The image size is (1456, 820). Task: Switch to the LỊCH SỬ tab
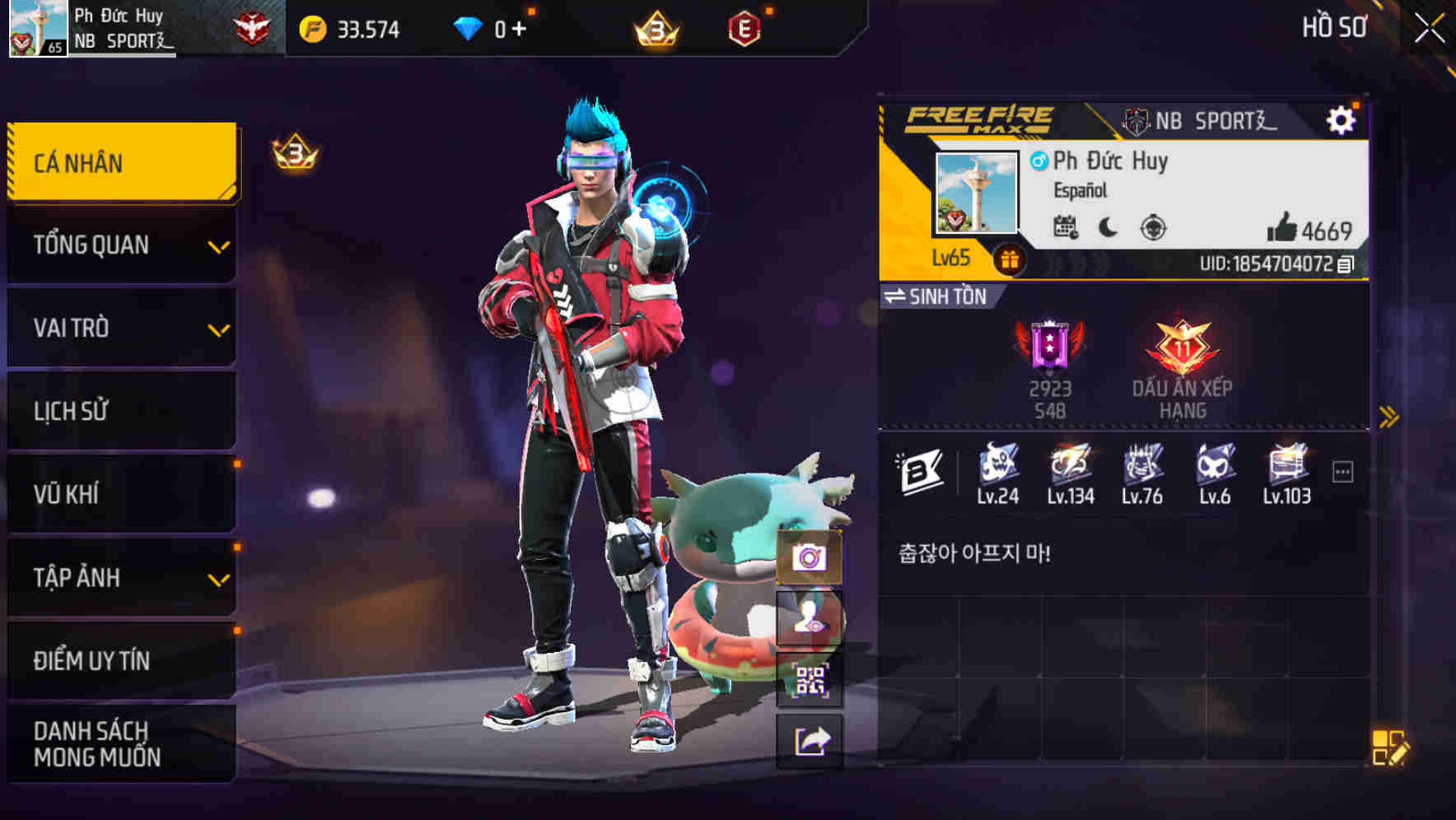pos(120,411)
